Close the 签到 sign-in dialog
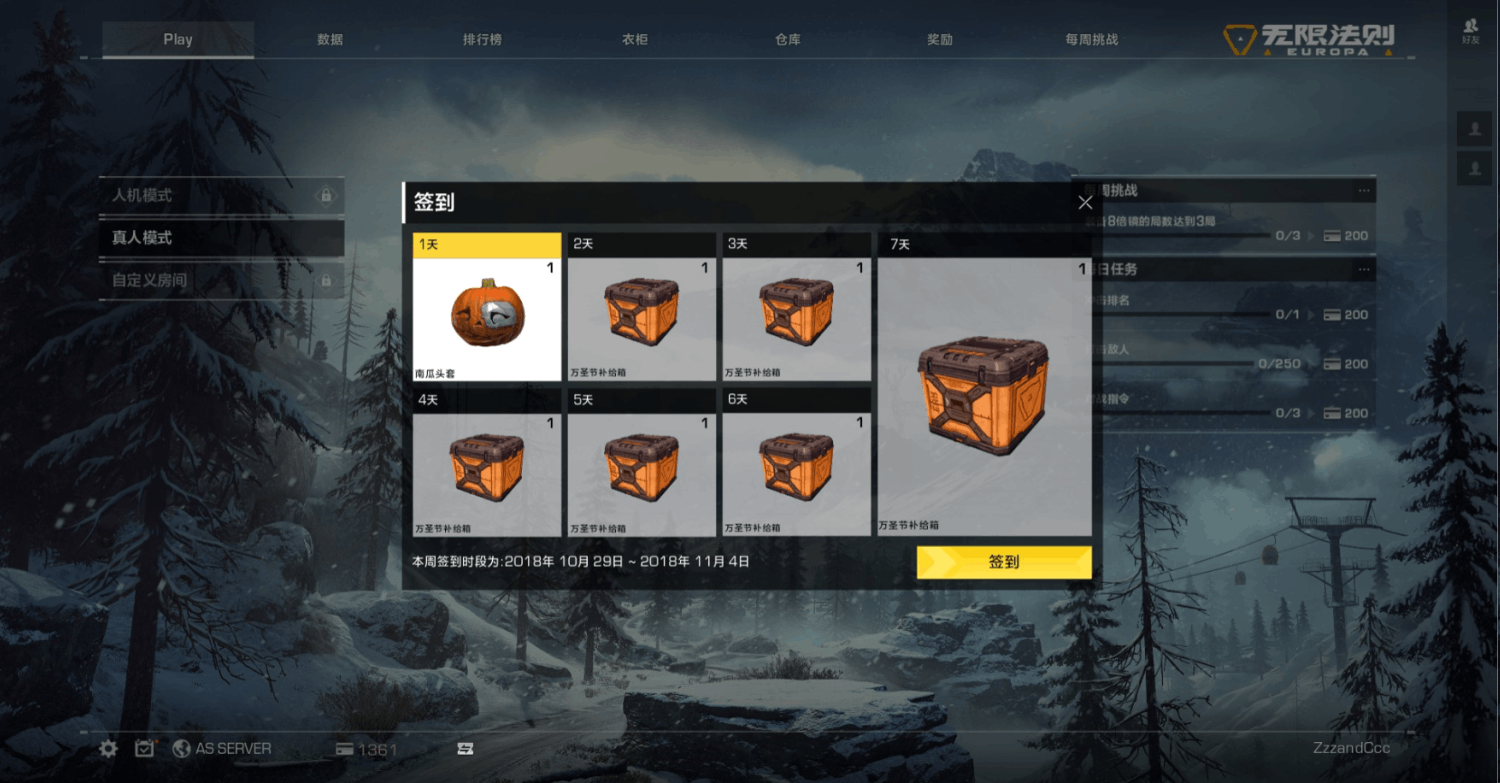Viewport: 1500px width, 783px height. 1085,202
